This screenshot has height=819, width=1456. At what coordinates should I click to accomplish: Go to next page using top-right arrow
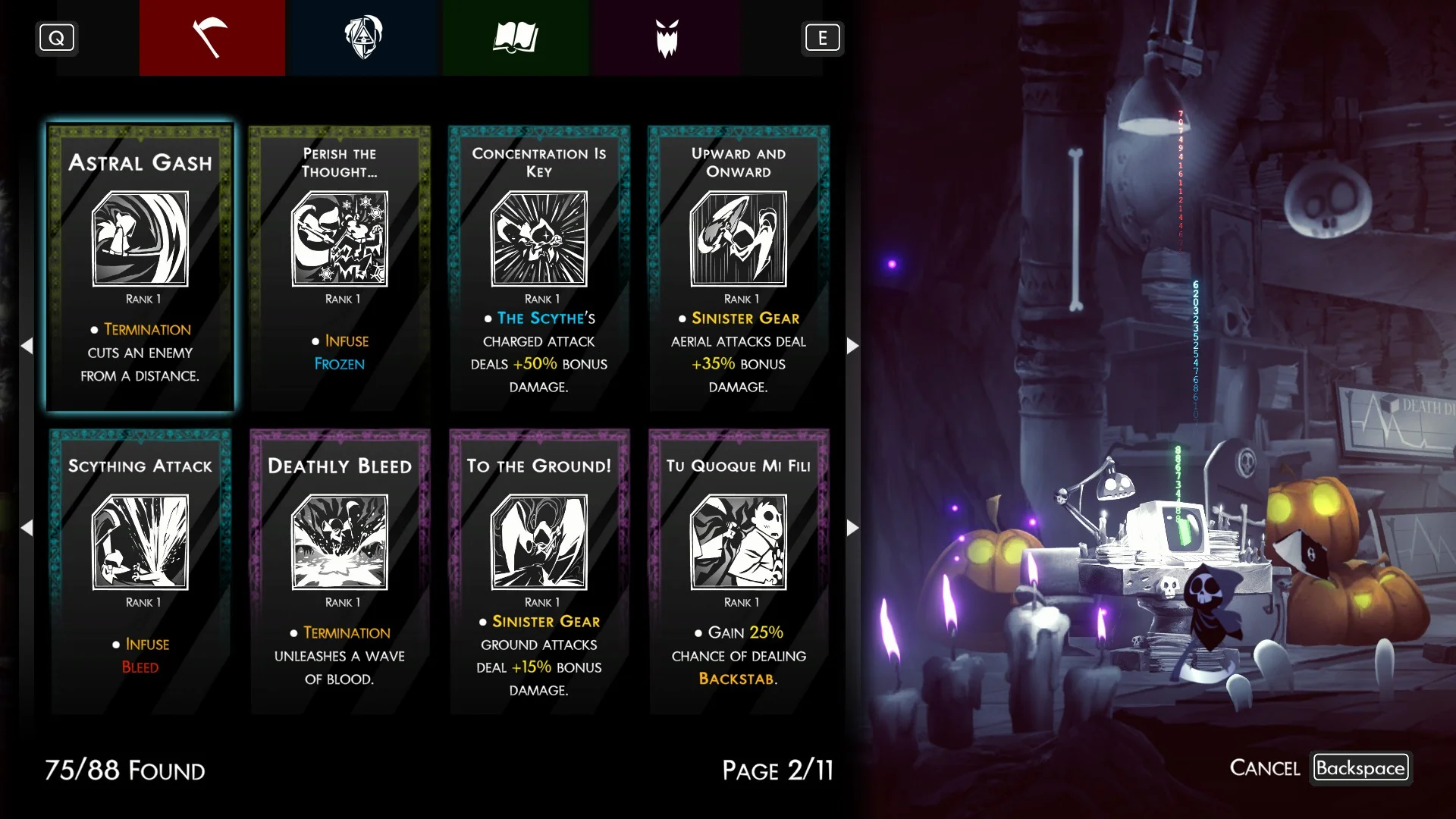pos(852,346)
